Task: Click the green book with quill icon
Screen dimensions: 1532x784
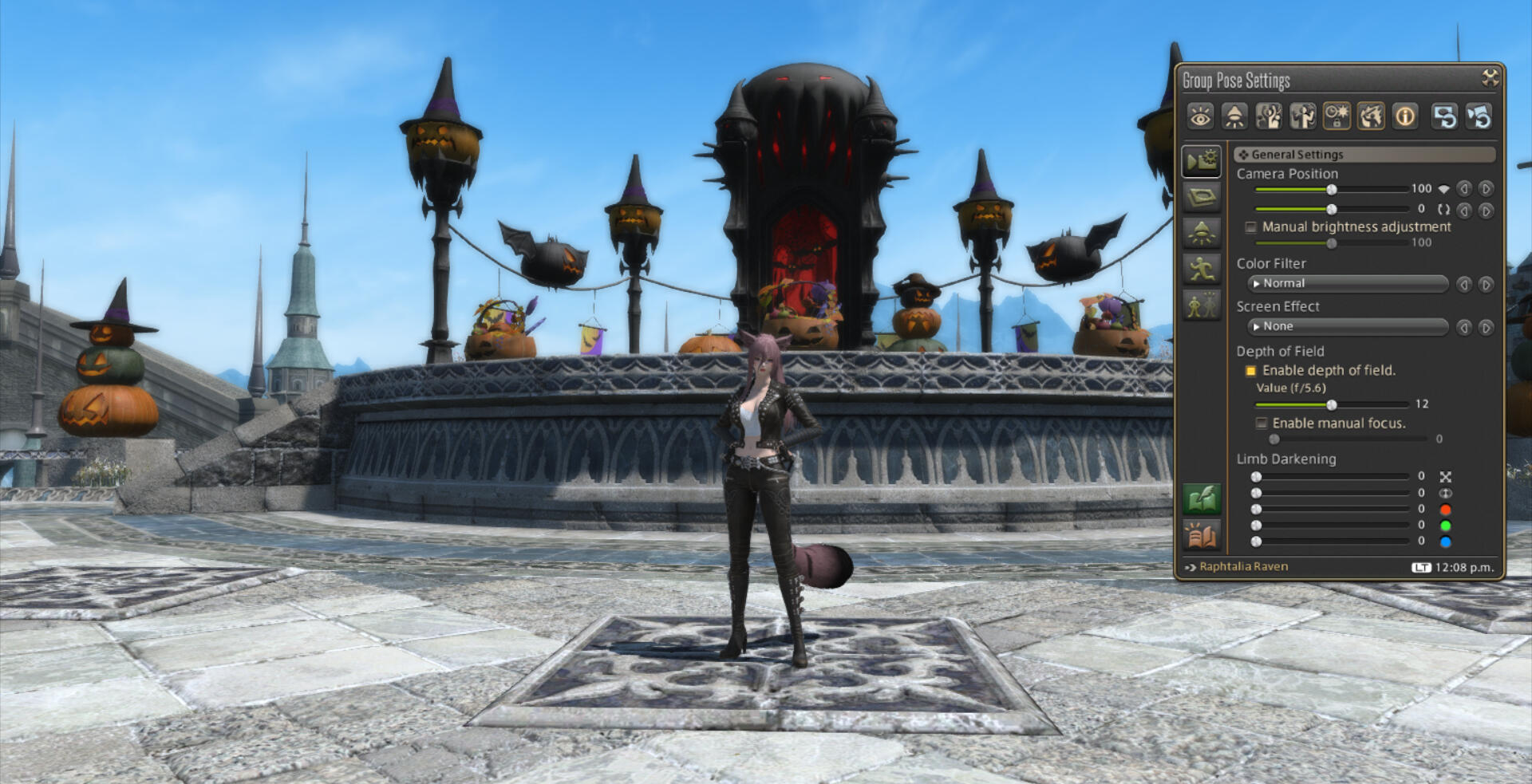Action: pyautogui.click(x=1201, y=499)
